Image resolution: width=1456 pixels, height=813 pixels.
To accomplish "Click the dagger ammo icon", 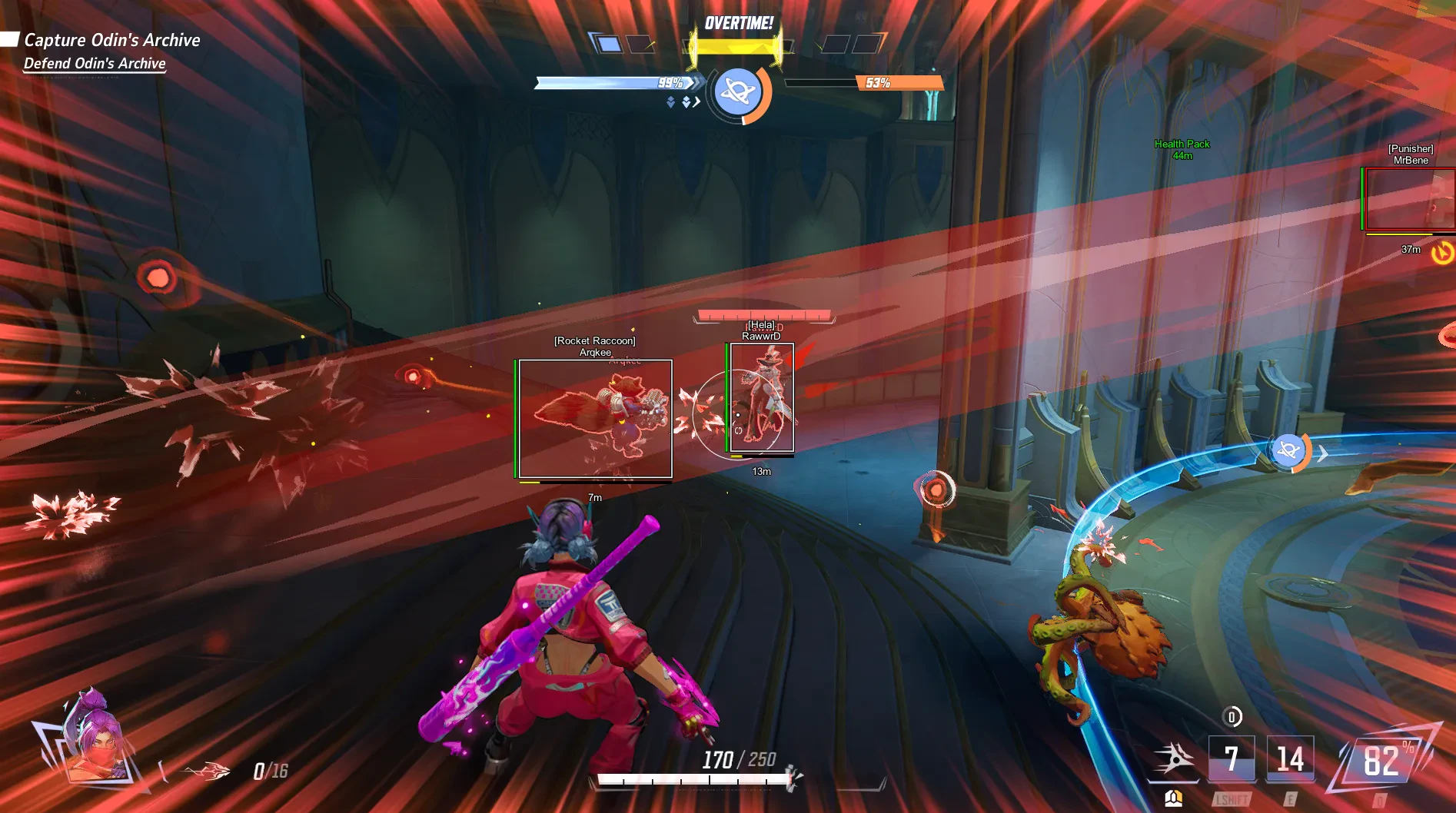I will pyautogui.click(x=206, y=771).
